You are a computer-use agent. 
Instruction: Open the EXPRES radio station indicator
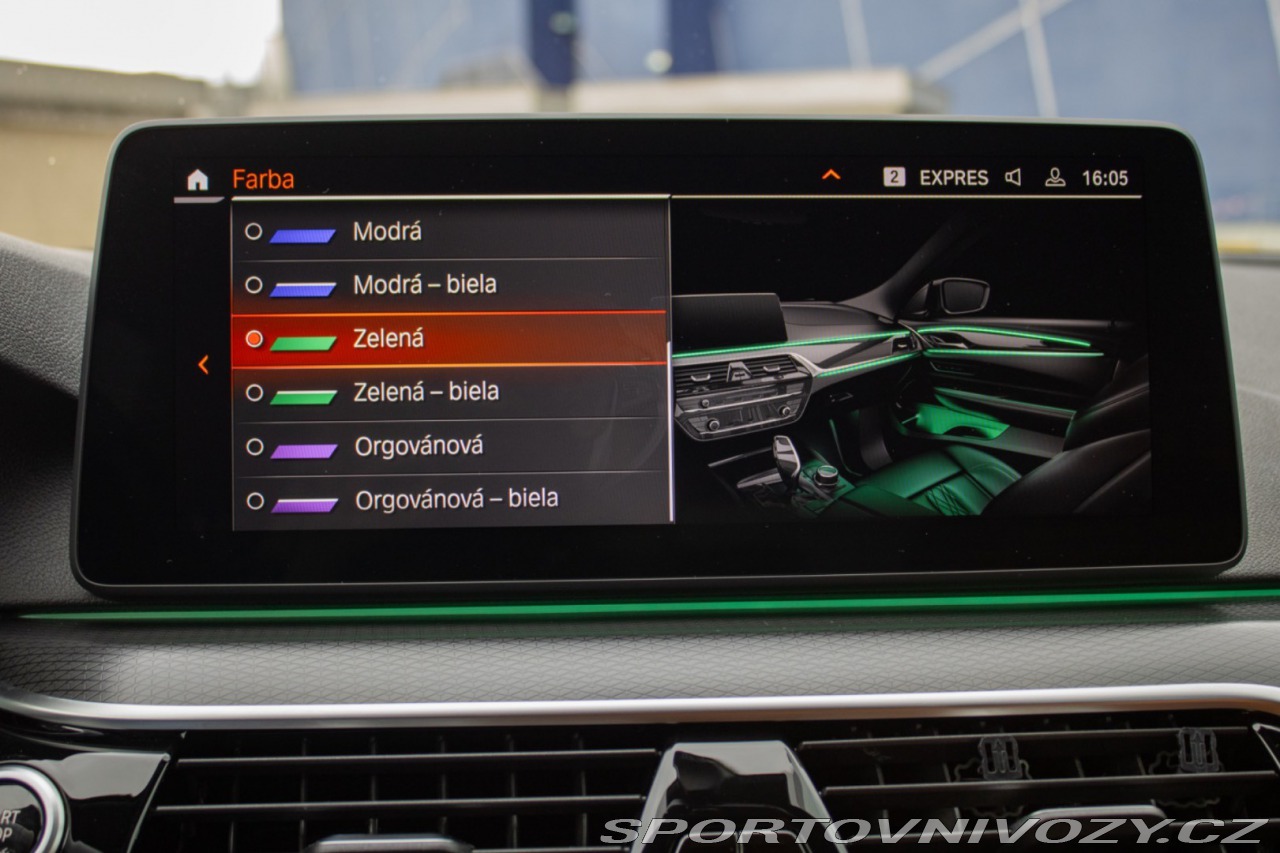[952, 178]
